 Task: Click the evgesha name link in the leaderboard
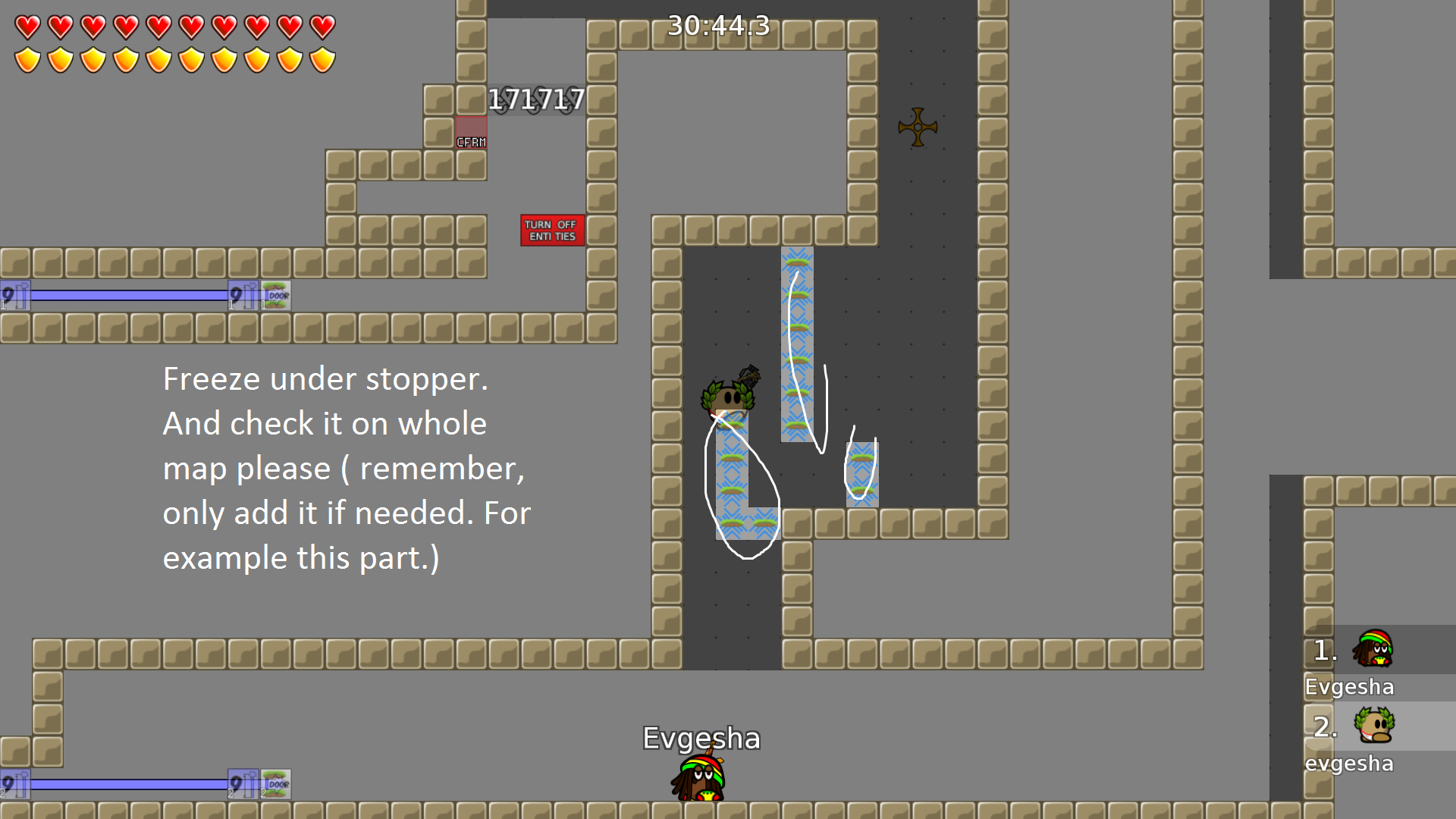pos(1350,764)
